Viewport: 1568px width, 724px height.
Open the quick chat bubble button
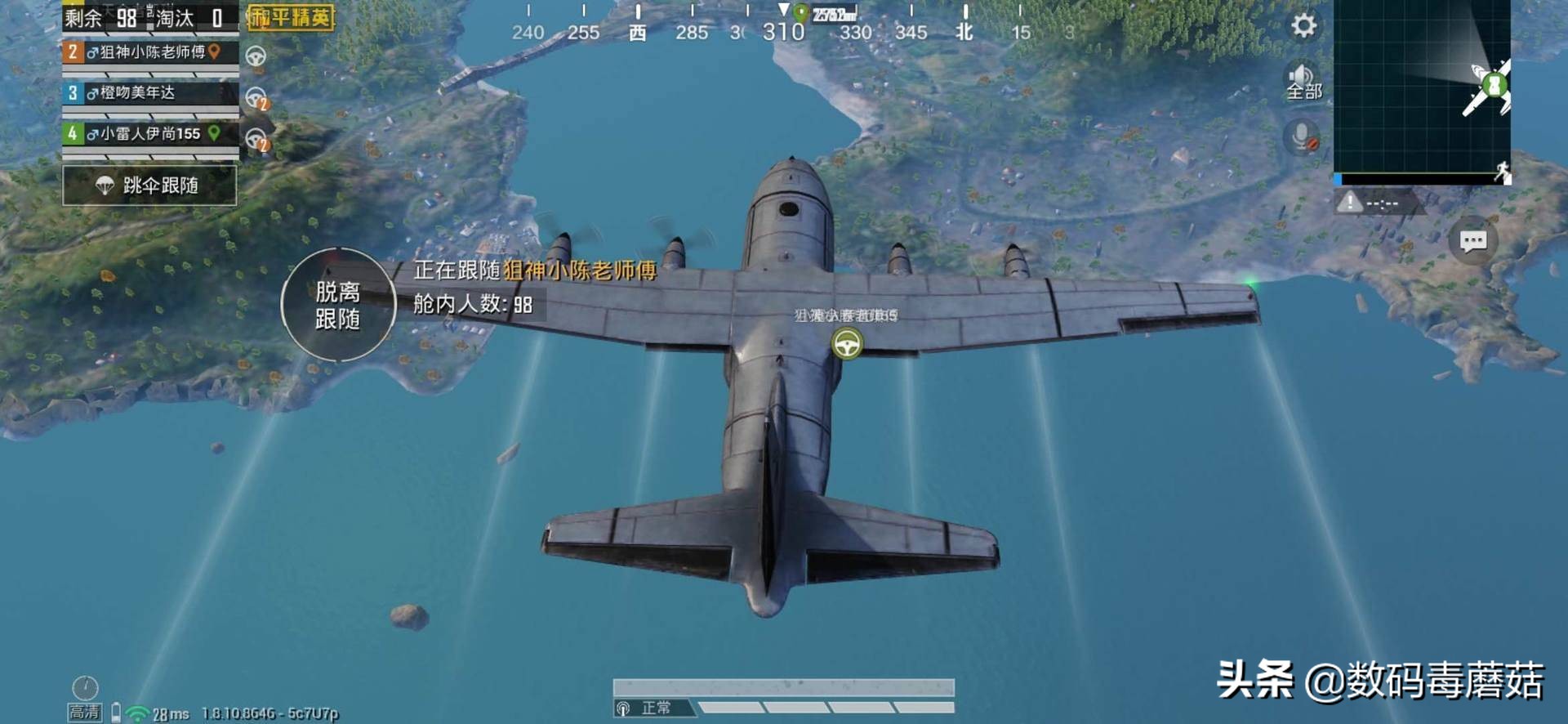pyautogui.click(x=1472, y=241)
